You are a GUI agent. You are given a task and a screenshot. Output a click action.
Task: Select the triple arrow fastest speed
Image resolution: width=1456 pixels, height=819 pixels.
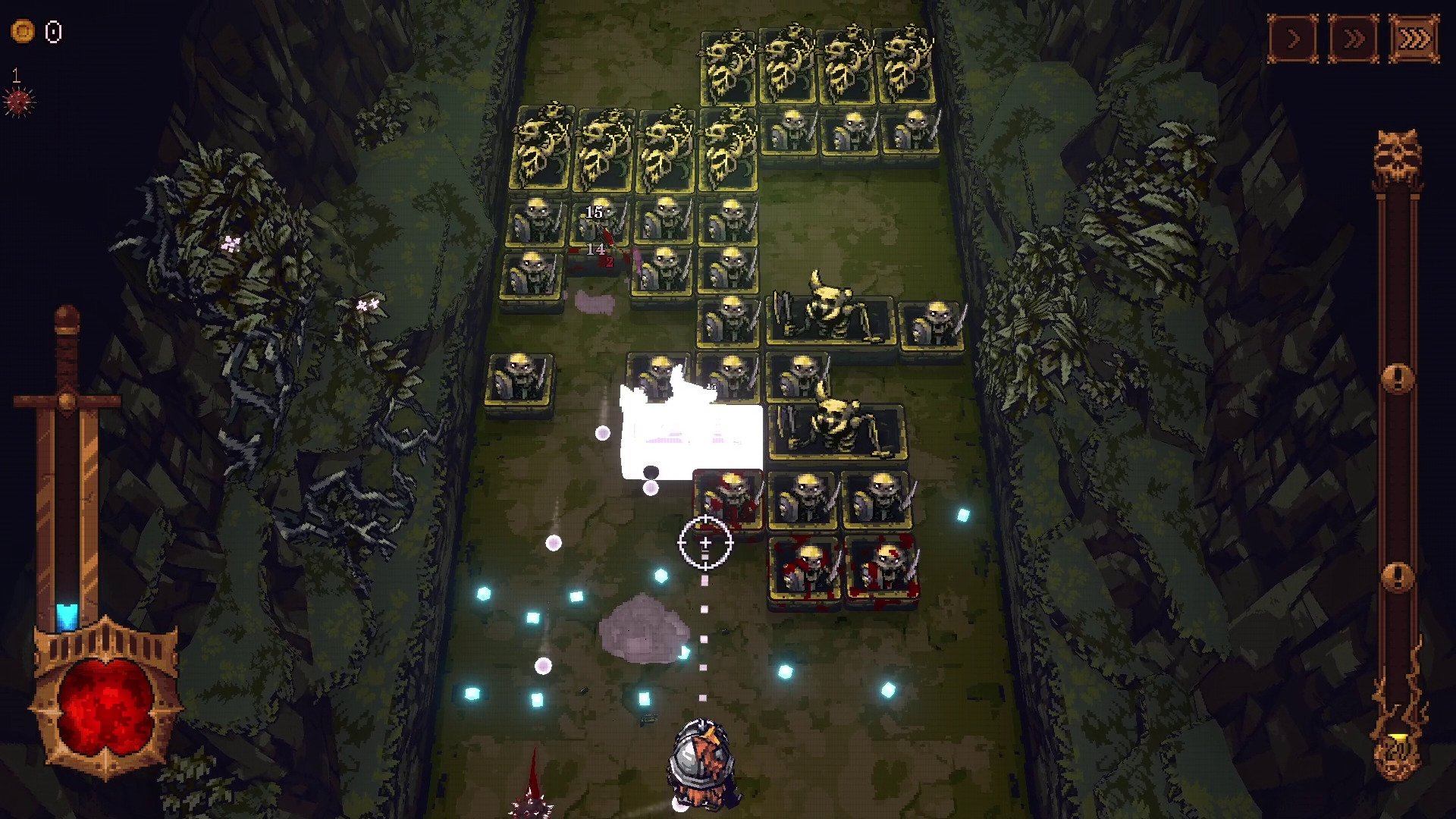click(1414, 38)
